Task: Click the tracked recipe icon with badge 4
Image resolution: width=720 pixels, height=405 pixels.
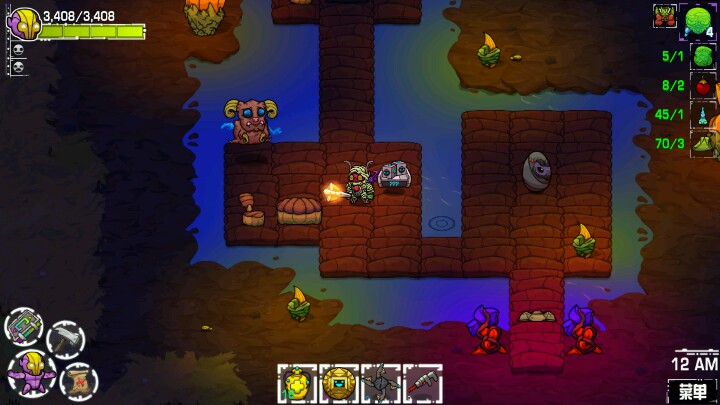Action: (x=701, y=20)
